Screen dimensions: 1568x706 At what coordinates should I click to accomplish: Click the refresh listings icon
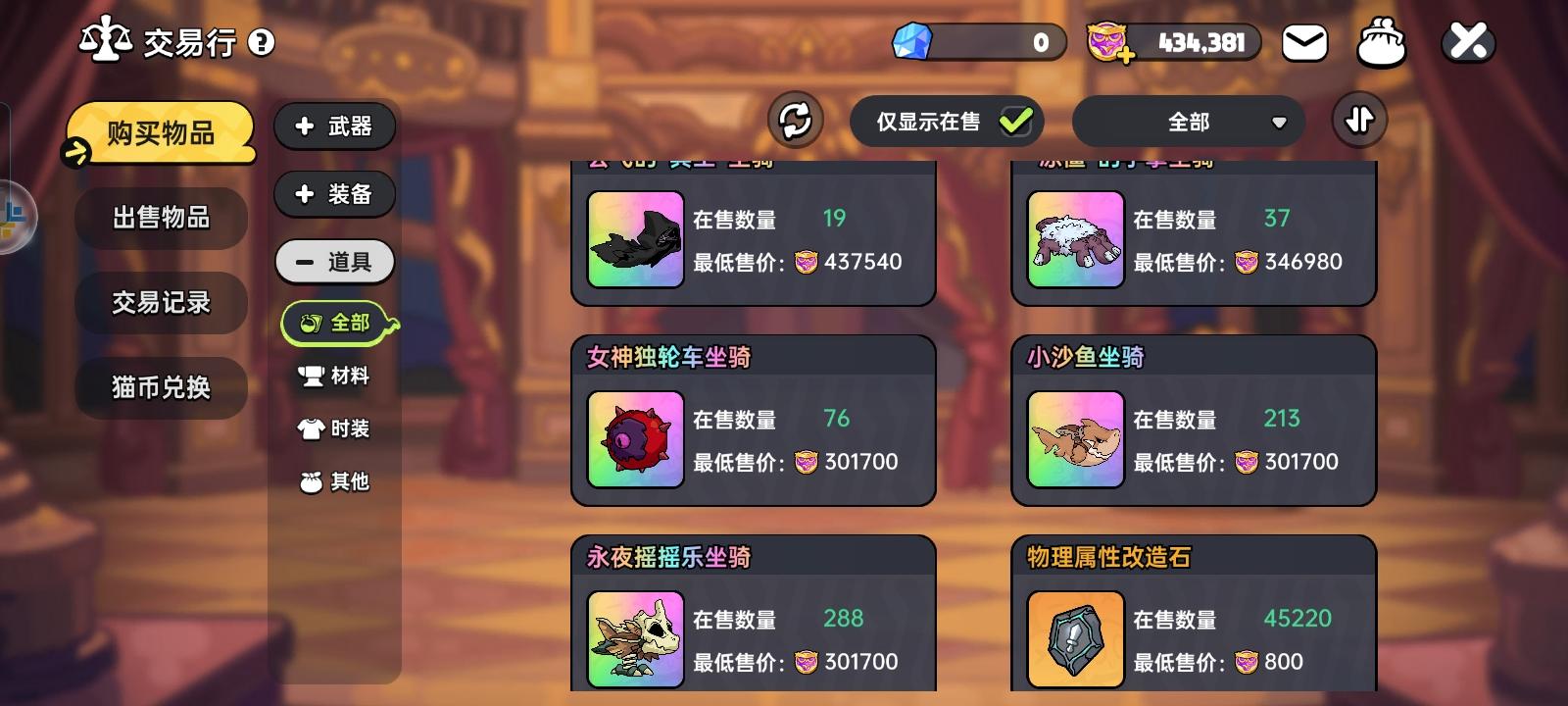tap(794, 120)
